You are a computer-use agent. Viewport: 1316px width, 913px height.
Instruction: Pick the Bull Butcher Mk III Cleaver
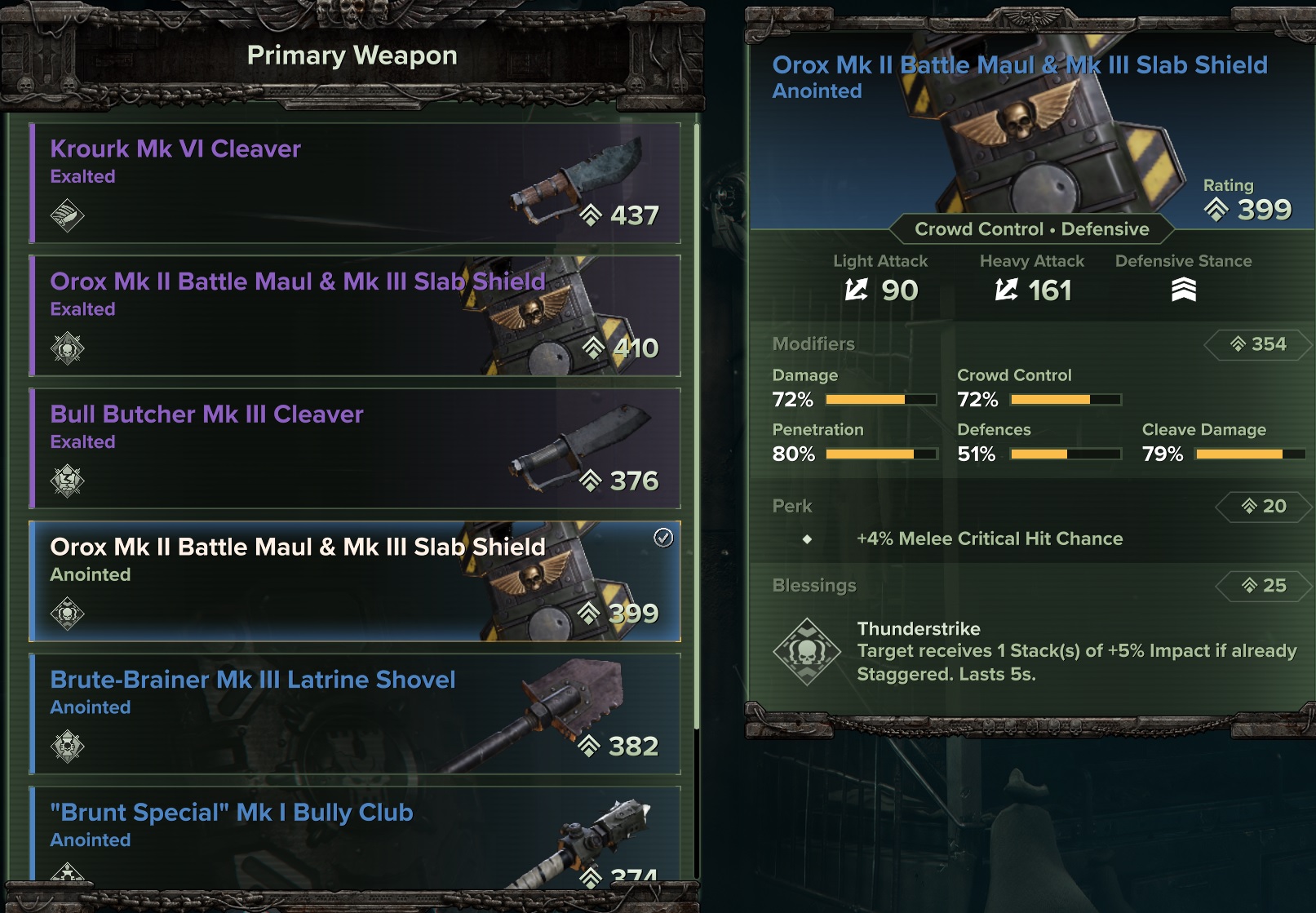(x=355, y=449)
